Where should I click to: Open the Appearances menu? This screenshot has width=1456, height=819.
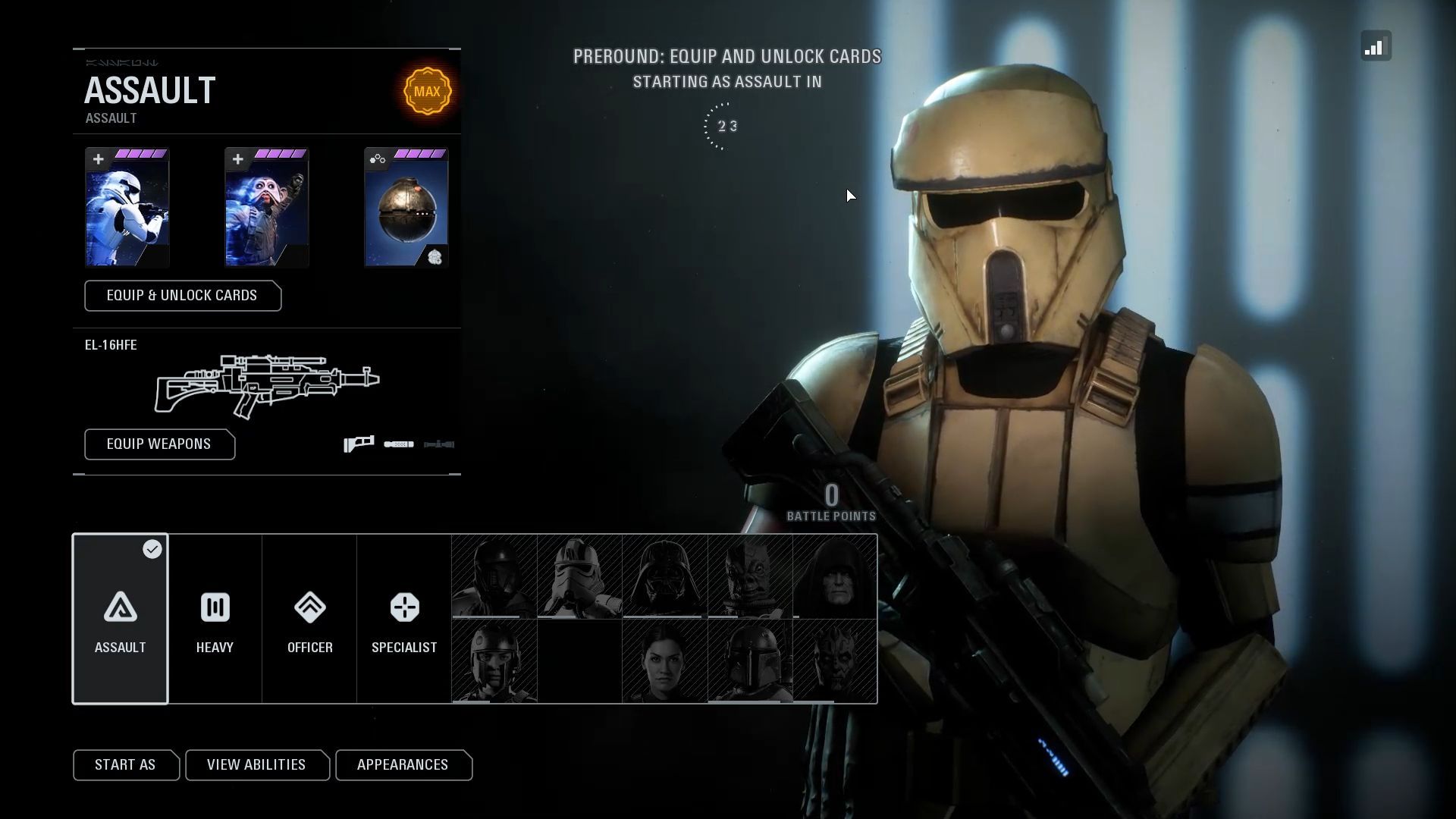[403, 765]
